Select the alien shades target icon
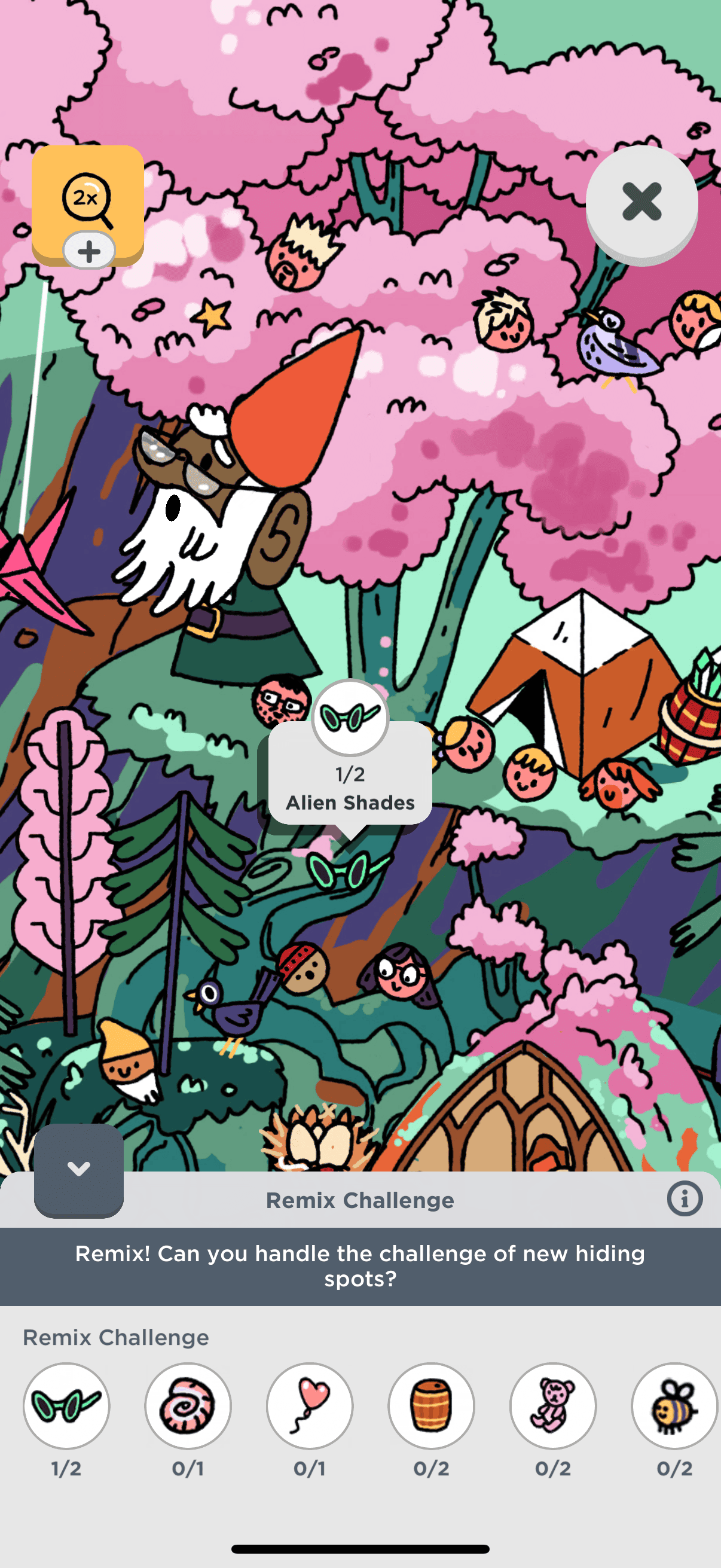721x1568 pixels. [66, 1406]
